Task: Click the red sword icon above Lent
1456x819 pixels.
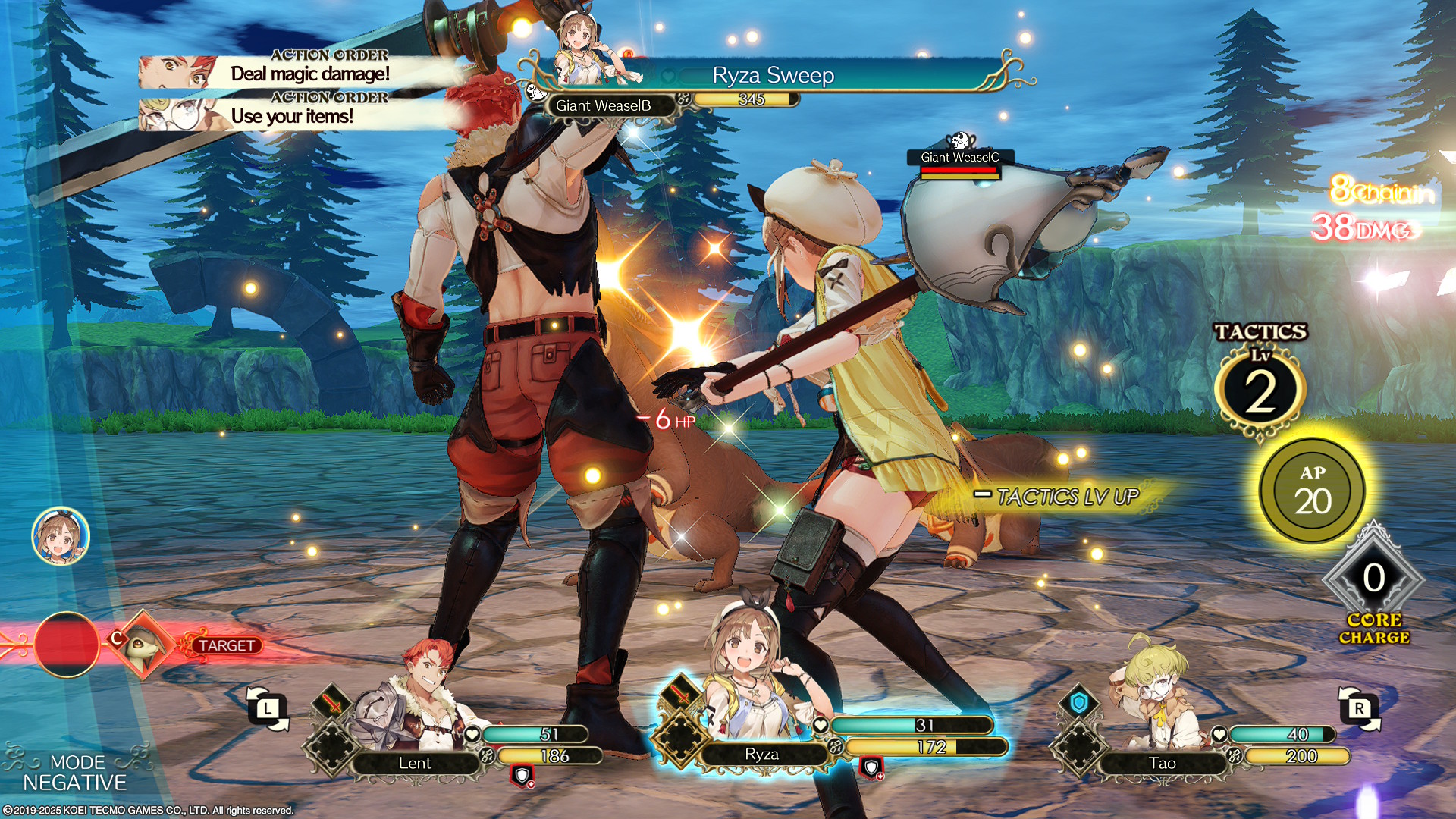Action: (x=332, y=703)
